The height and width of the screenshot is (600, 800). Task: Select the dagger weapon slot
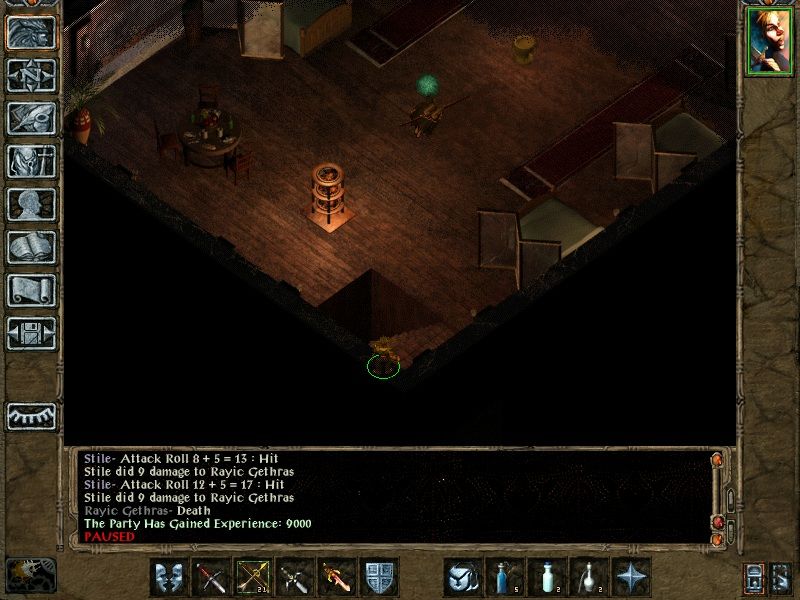[x=295, y=577]
